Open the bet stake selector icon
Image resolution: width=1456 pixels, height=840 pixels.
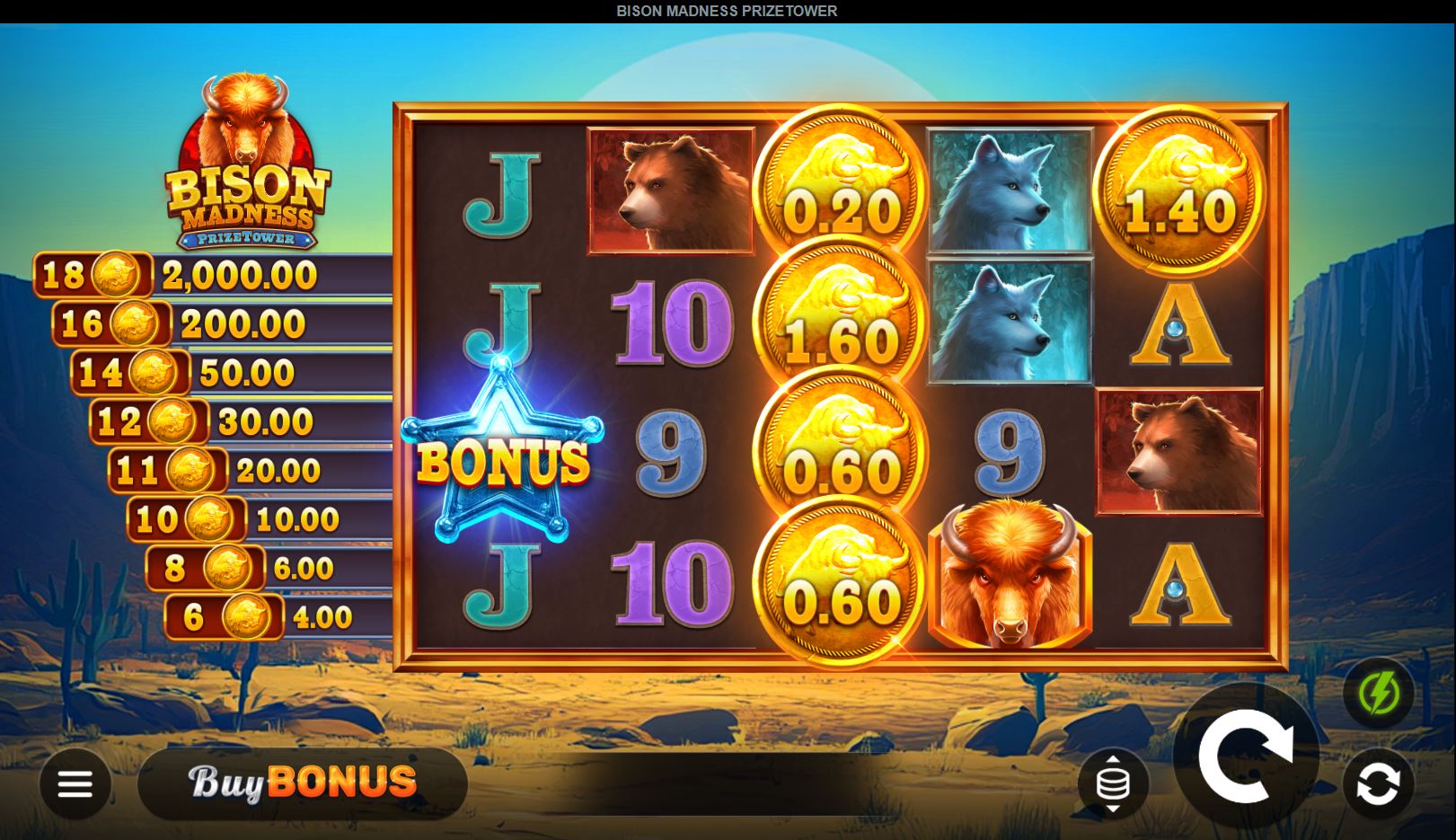[1114, 783]
